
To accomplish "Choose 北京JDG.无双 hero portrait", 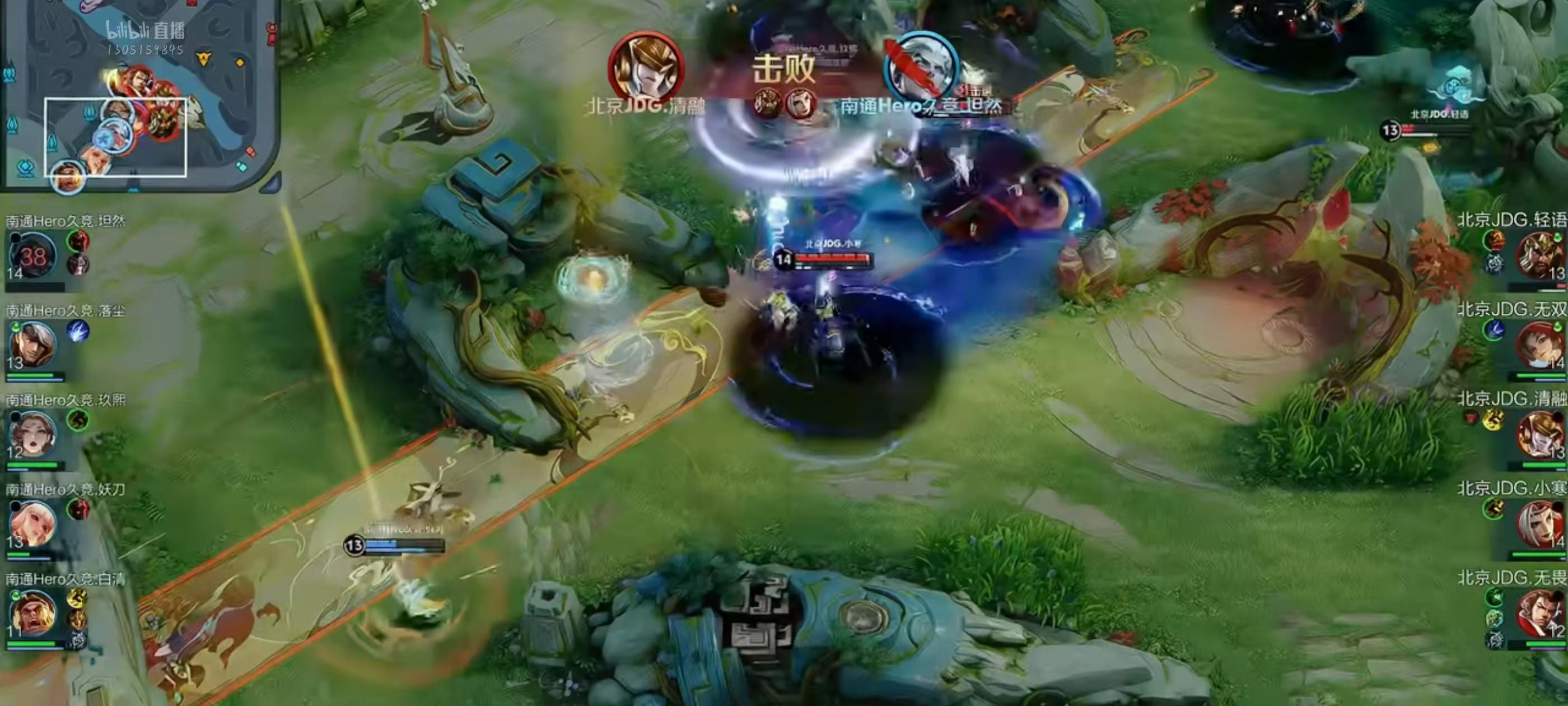I will (1540, 345).
